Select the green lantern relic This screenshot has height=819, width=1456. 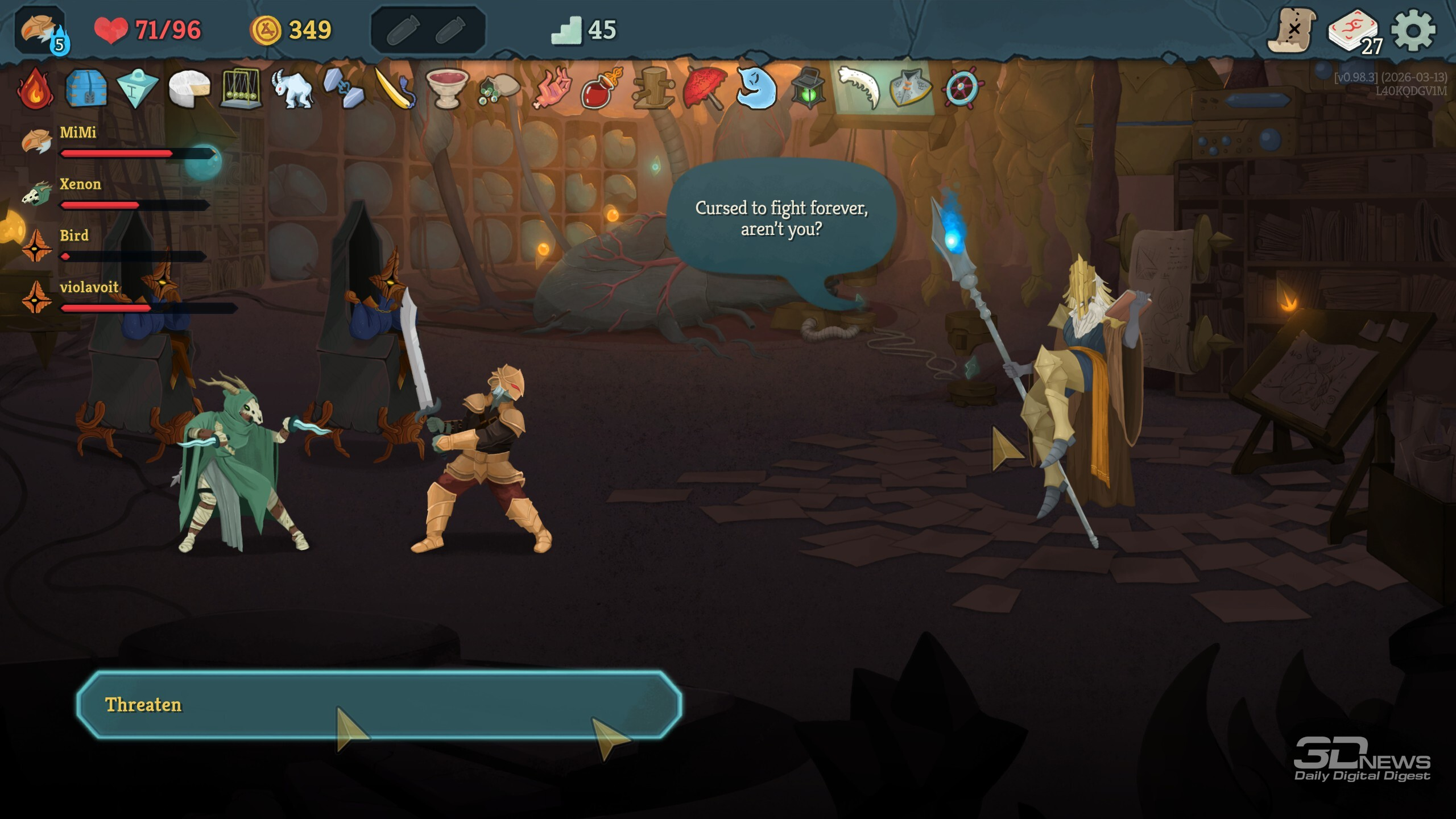click(x=808, y=89)
